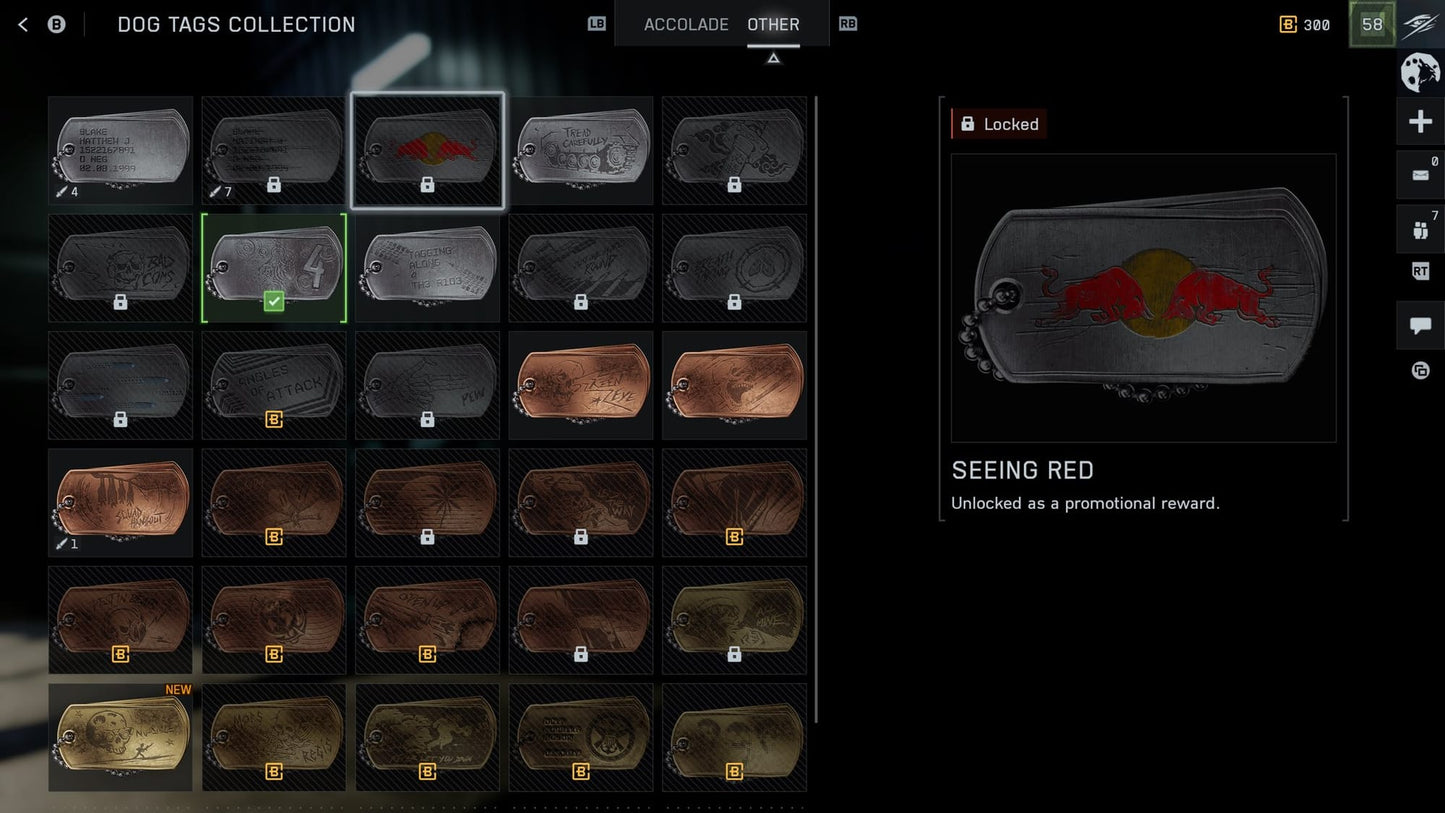The width and height of the screenshot is (1445, 813).
Task: Switch to the Accolade tab
Action: click(x=685, y=25)
